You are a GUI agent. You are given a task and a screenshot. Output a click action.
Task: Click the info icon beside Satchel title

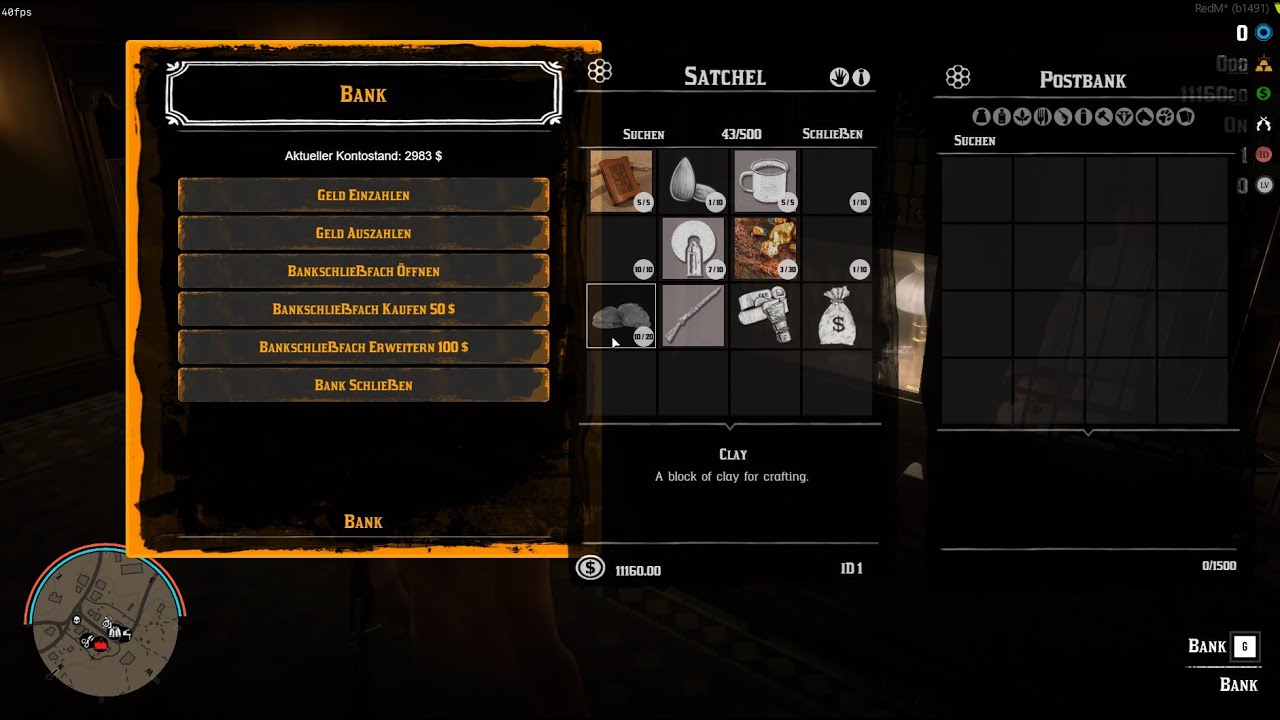tap(861, 77)
